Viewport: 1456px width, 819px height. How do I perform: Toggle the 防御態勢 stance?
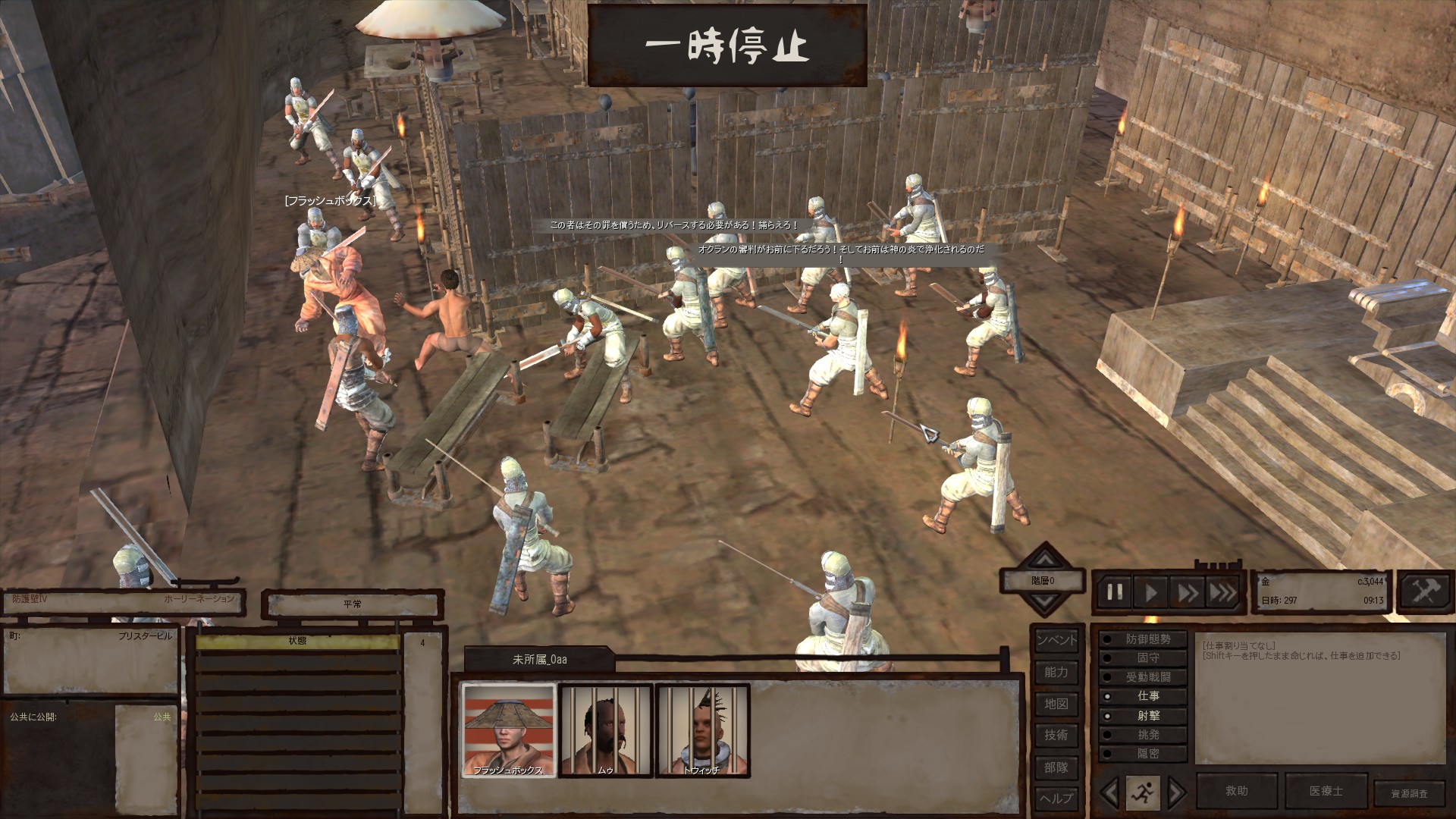point(1146,639)
